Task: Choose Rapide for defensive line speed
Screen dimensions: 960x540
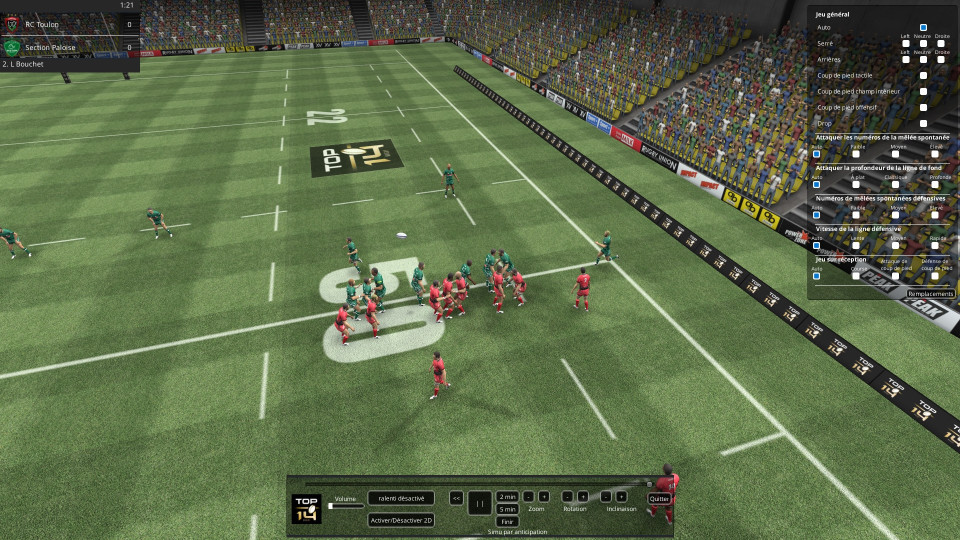Action: click(936, 244)
